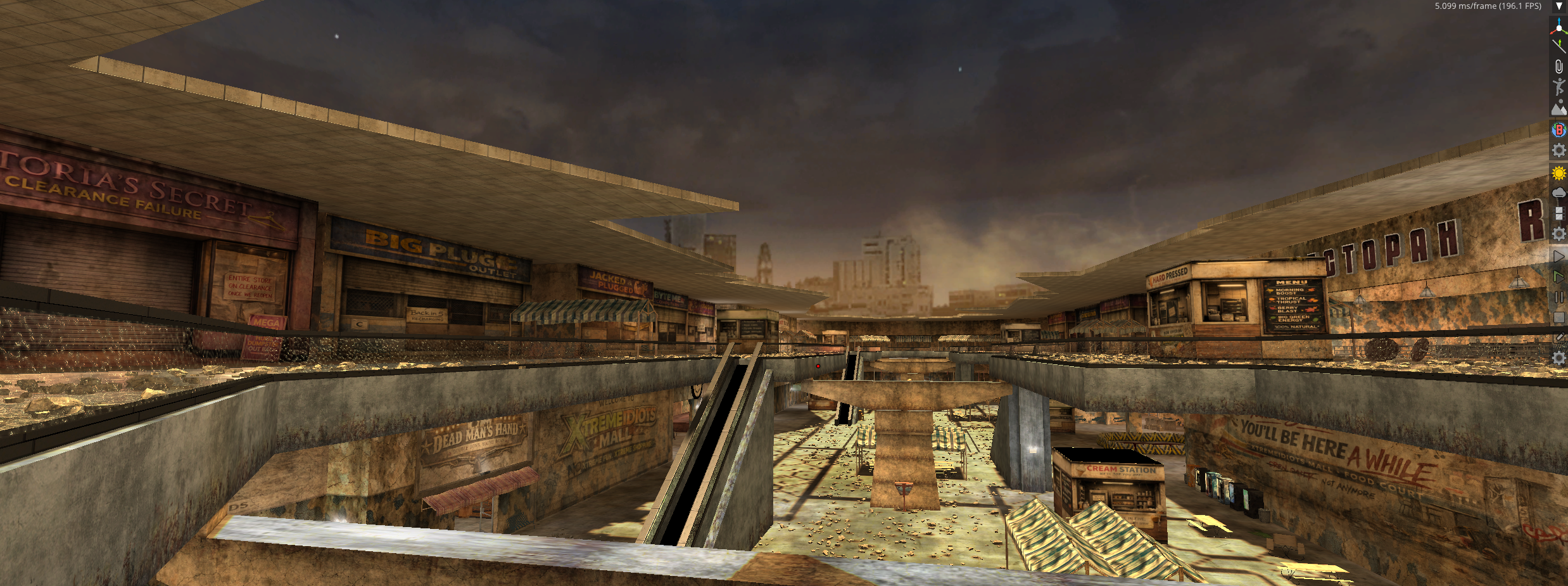
Task: Click the green-outlined play button
Action: [x=1559, y=277]
